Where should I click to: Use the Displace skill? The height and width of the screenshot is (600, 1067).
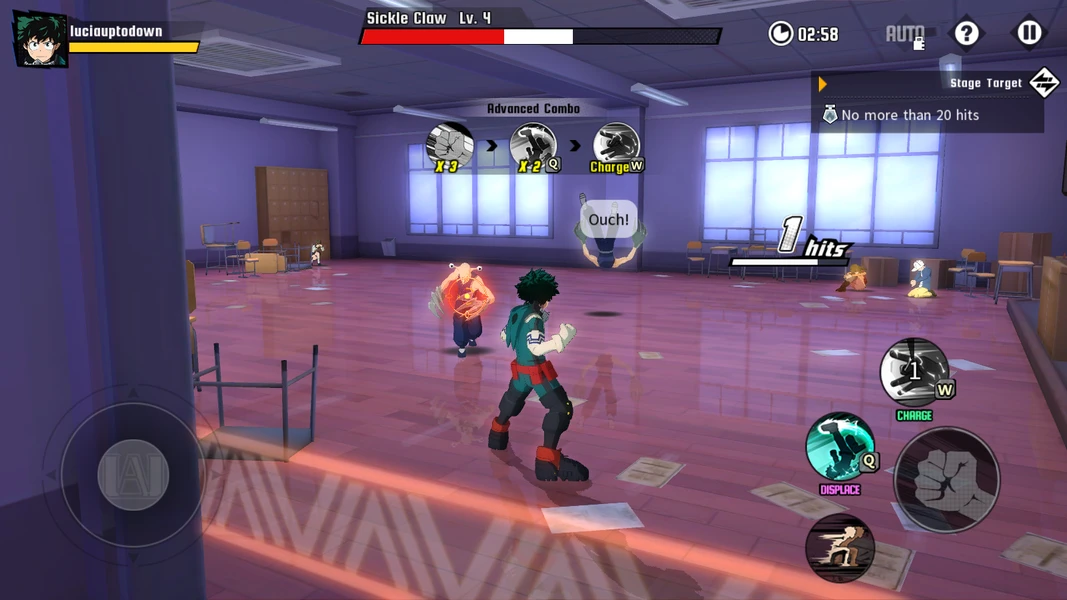[x=840, y=447]
